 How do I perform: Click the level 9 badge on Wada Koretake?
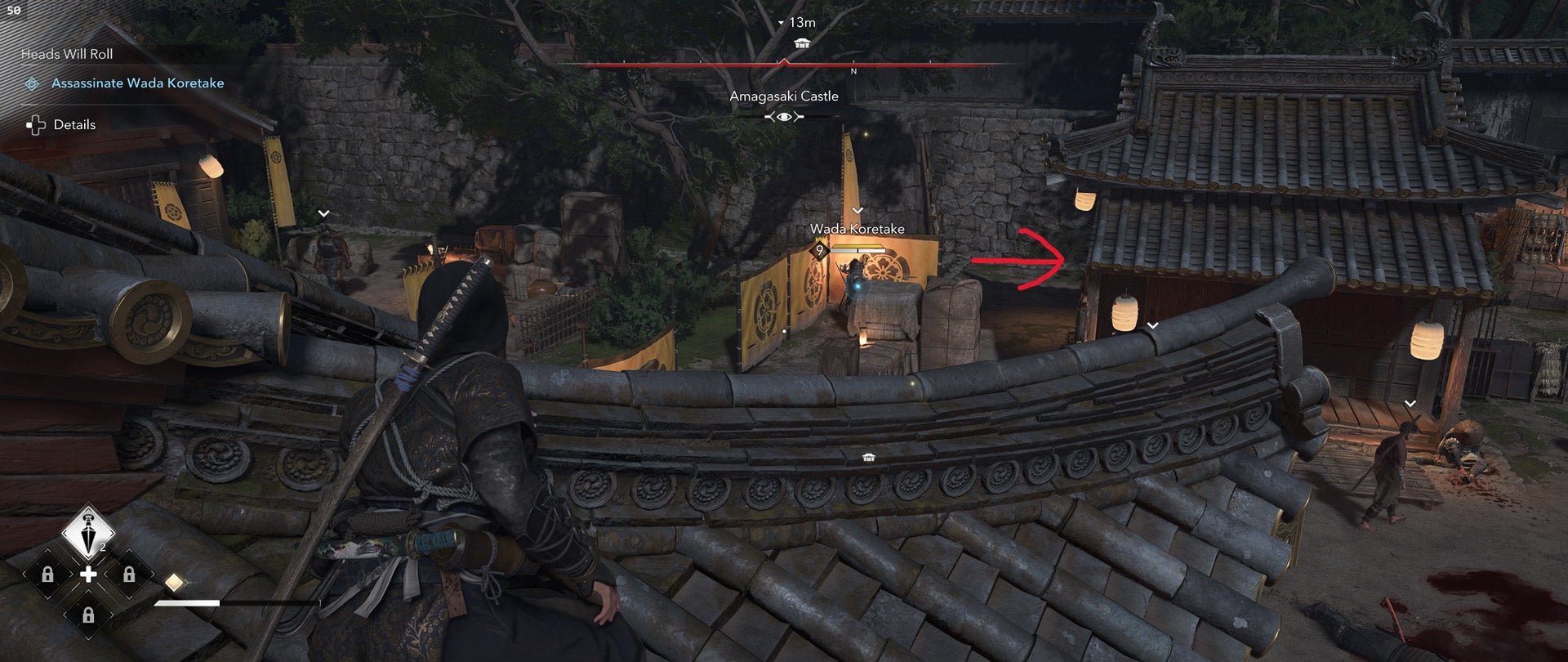pos(820,249)
